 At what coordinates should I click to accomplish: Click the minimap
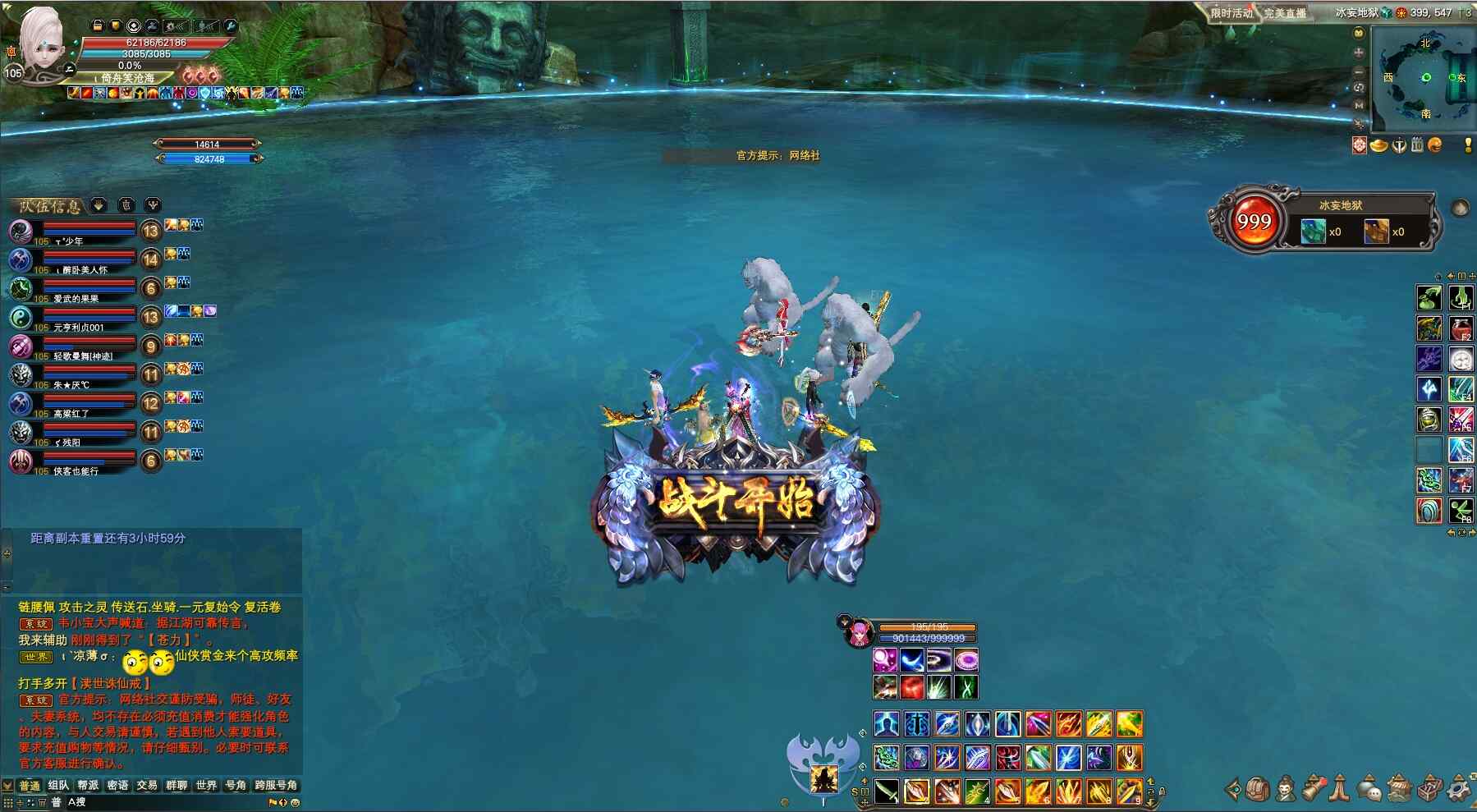pos(1425,78)
